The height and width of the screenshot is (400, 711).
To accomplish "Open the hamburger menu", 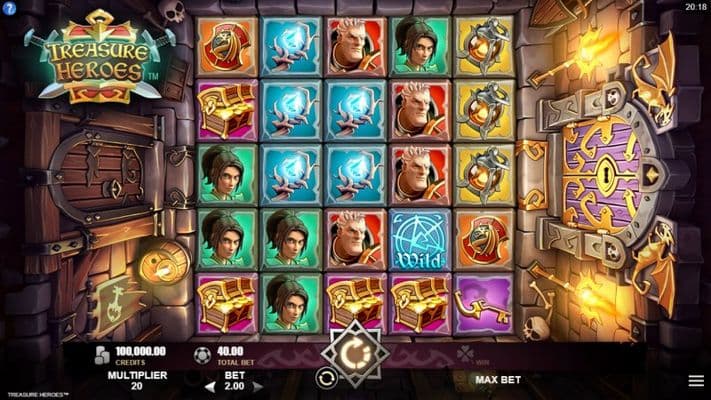I will click(x=695, y=381).
